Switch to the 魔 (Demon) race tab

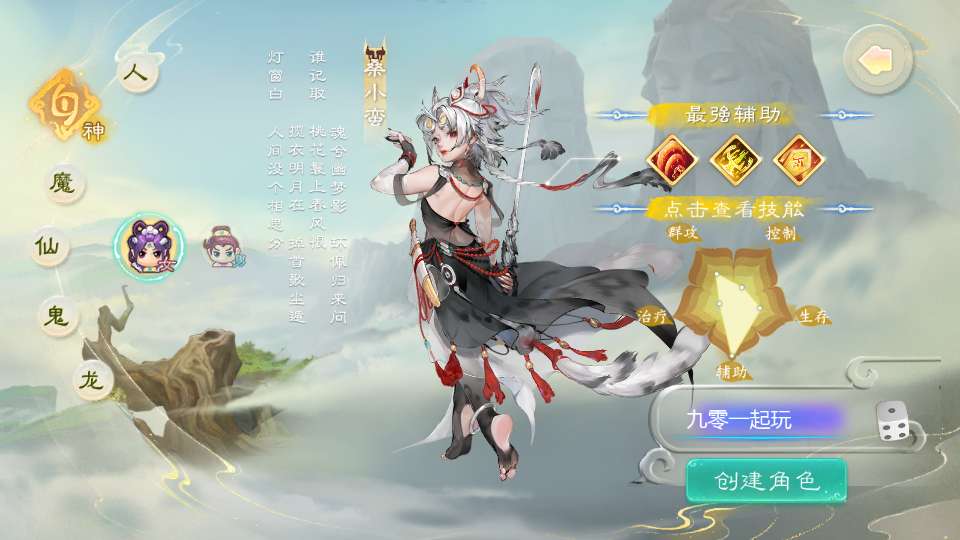[x=65, y=183]
